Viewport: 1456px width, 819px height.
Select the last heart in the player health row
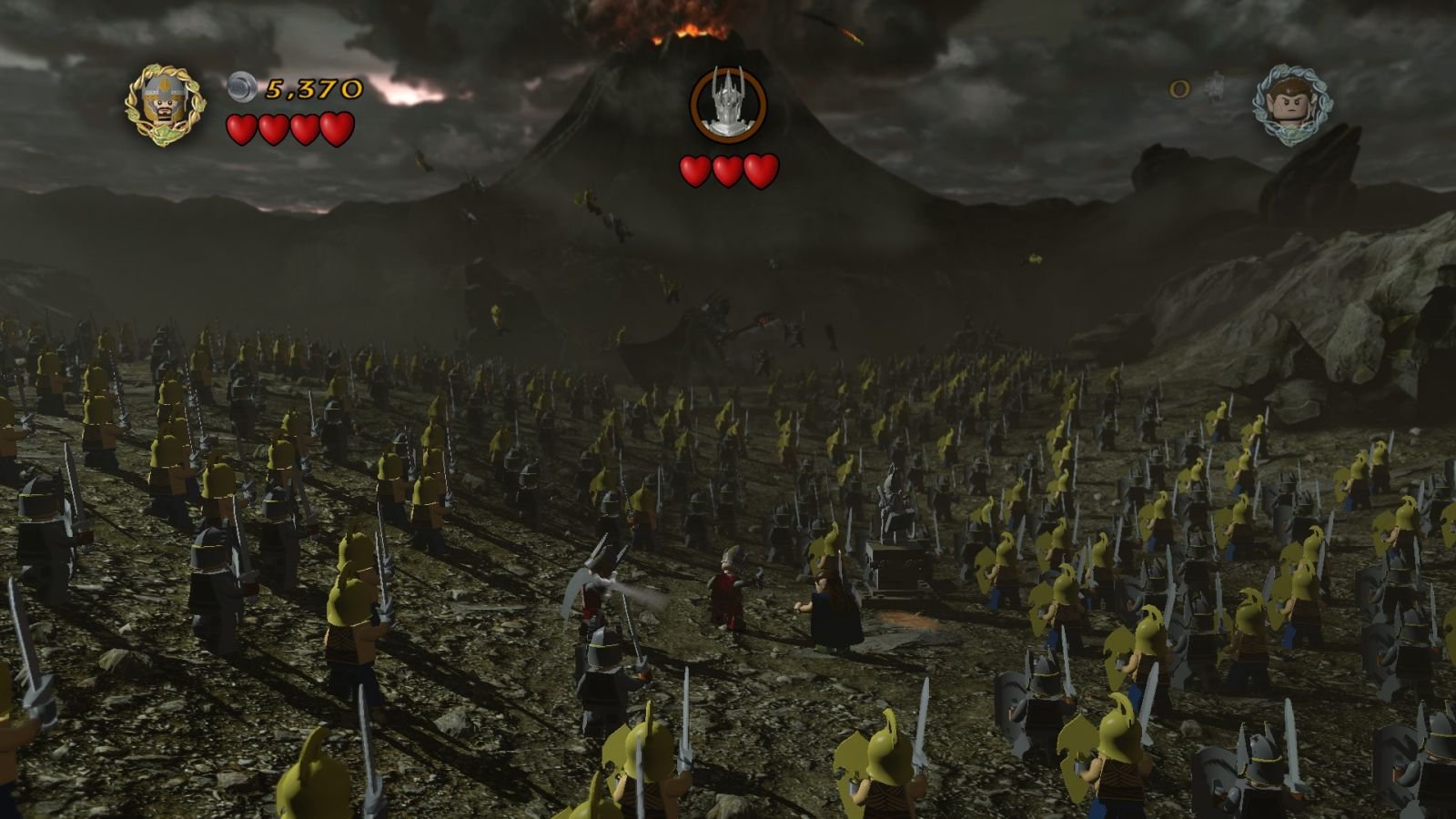[x=338, y=127]
